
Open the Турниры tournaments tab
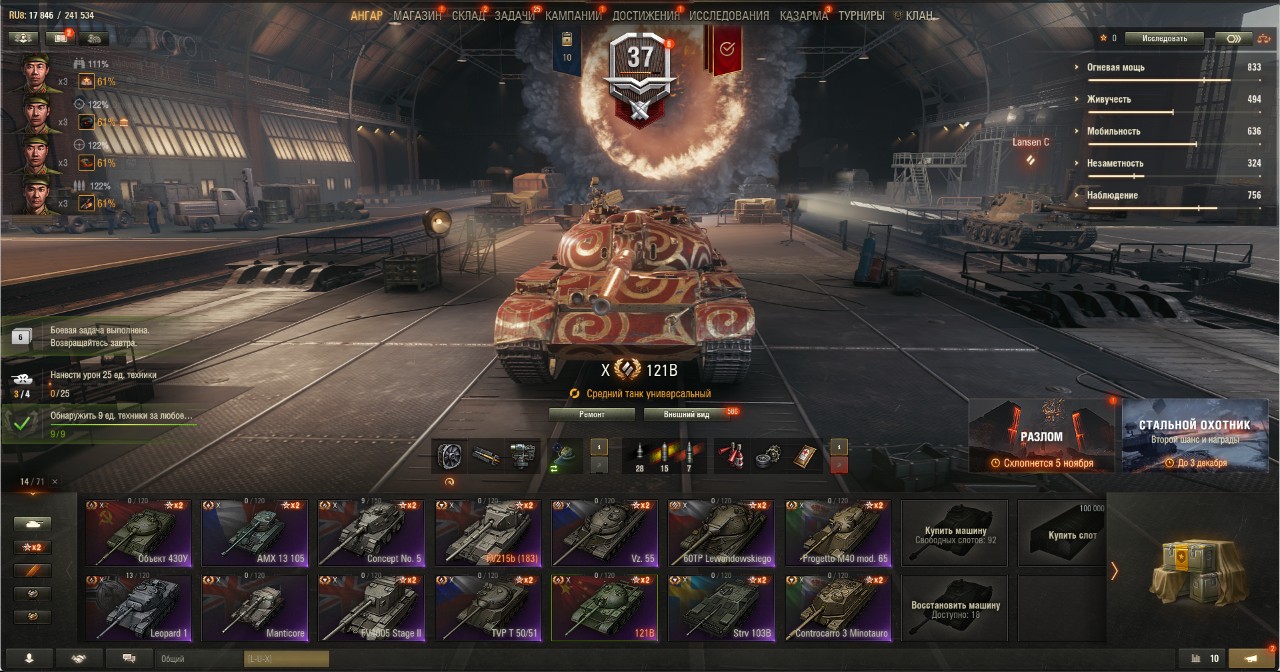[x=861, y=16]
